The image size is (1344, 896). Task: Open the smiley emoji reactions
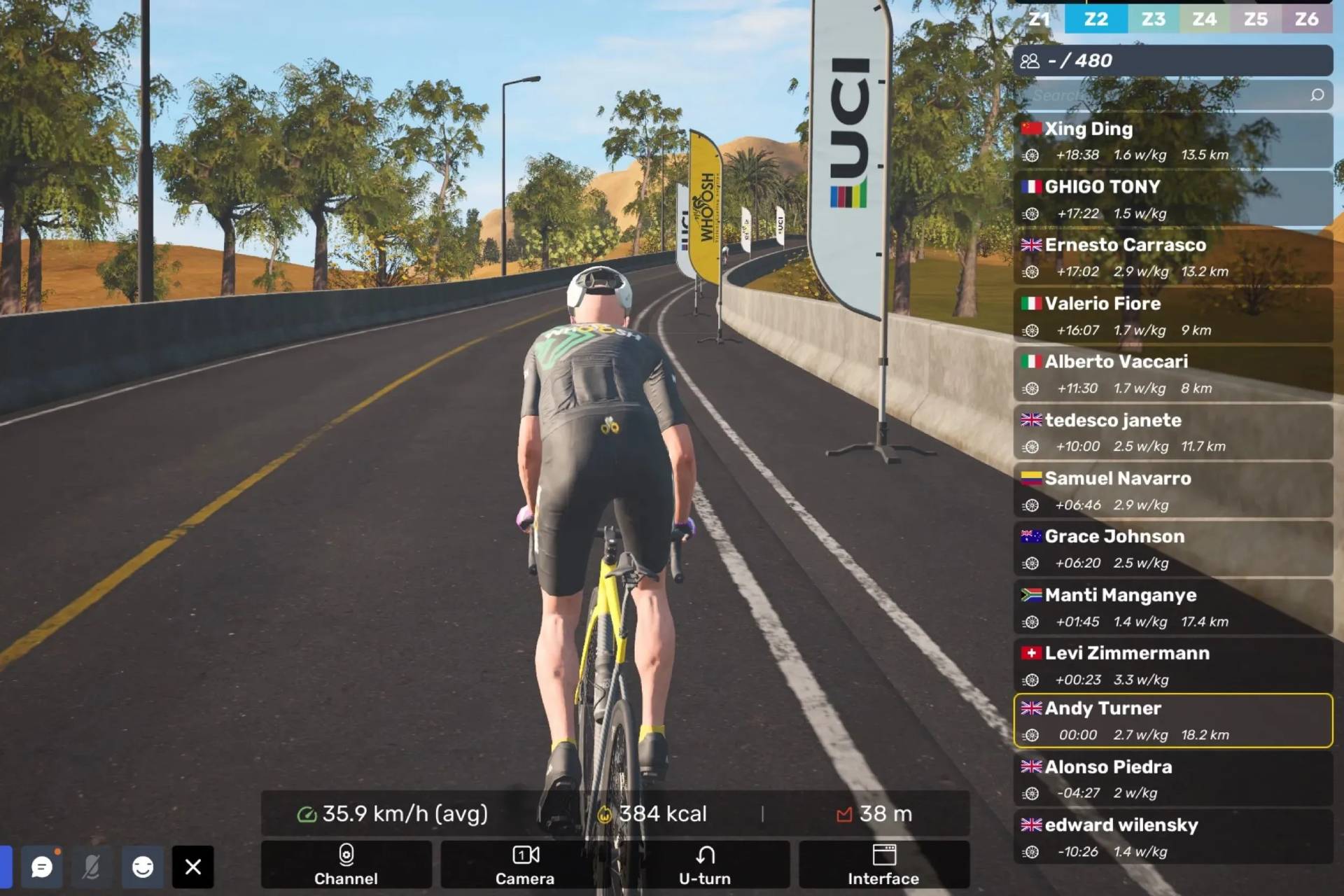pyautogui.click(x=143, y=867)
